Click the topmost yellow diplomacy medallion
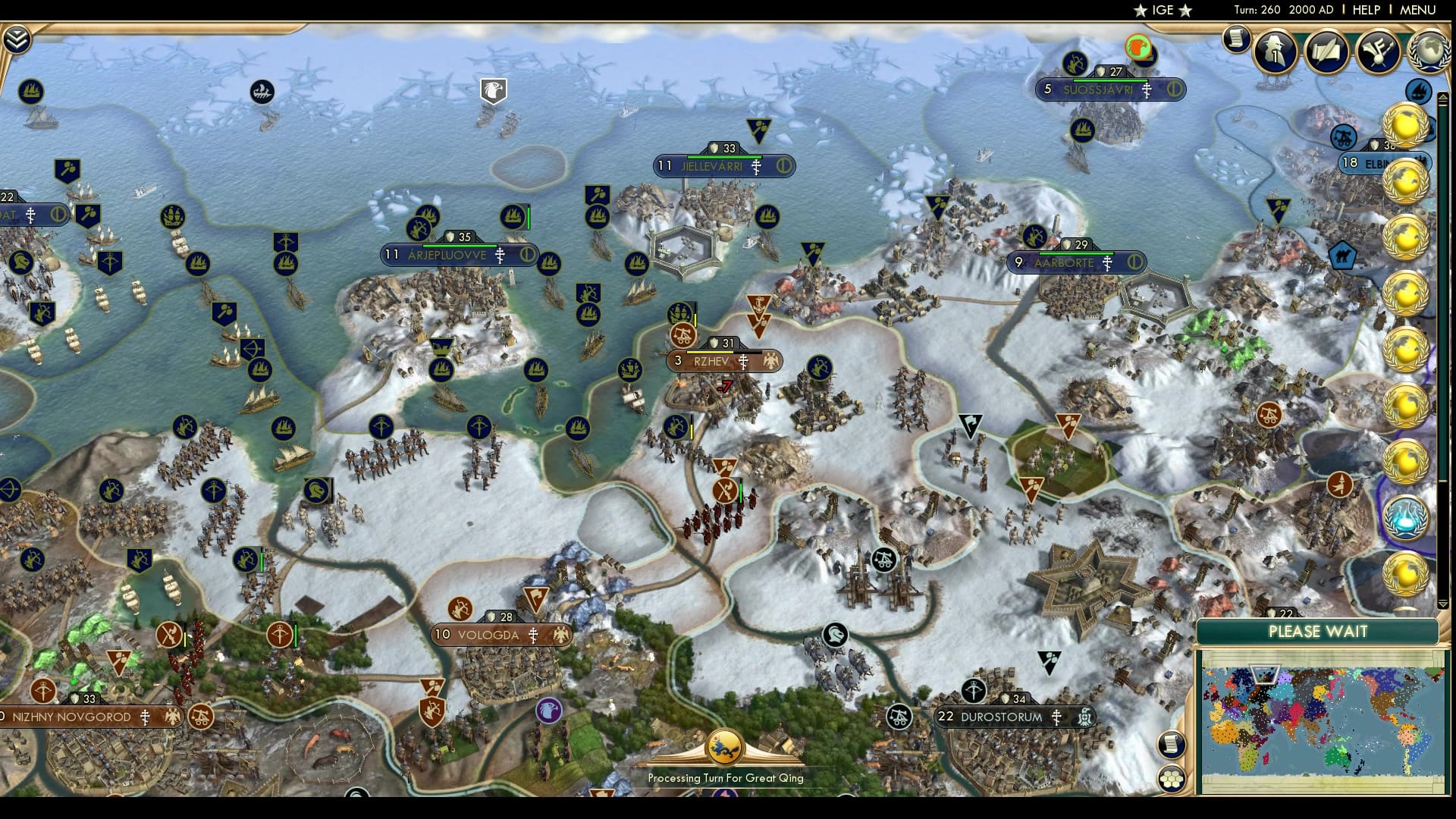The image size is (1456, 819). [x=1407, y=124]
